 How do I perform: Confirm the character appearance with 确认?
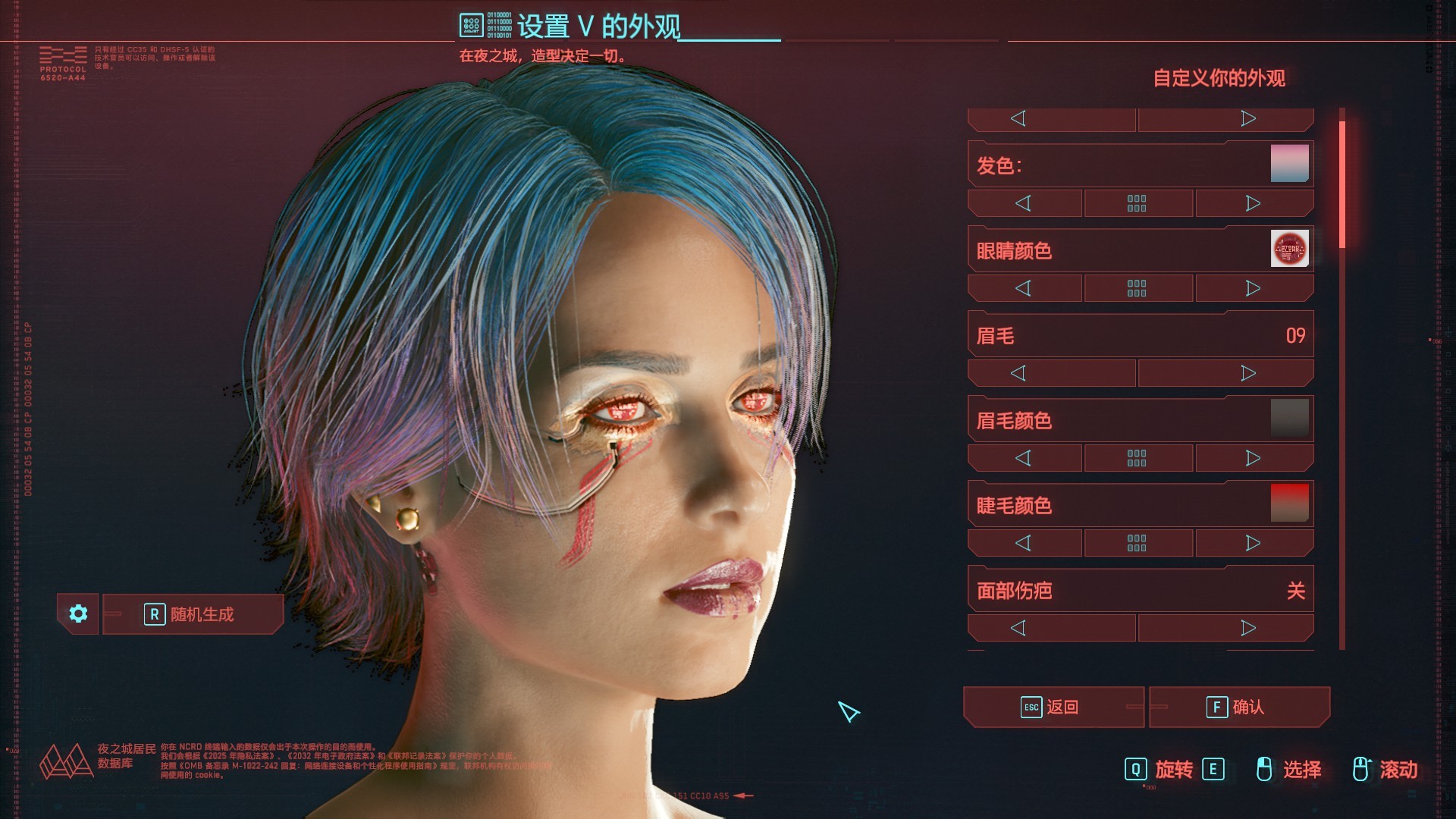coord(1239,708)
